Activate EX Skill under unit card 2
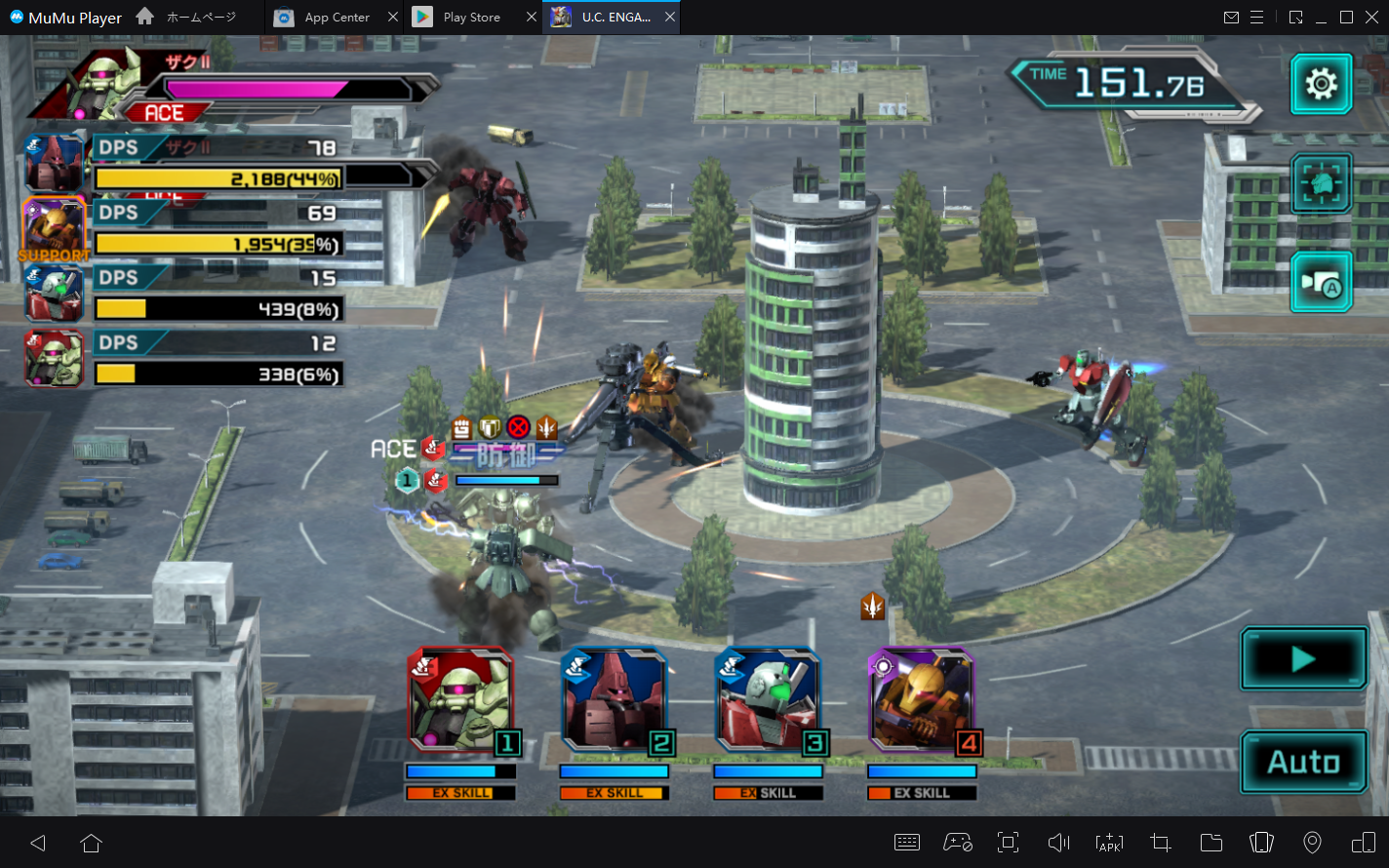The width and height of the screenshot is (1389, 868). click(615, 793)
